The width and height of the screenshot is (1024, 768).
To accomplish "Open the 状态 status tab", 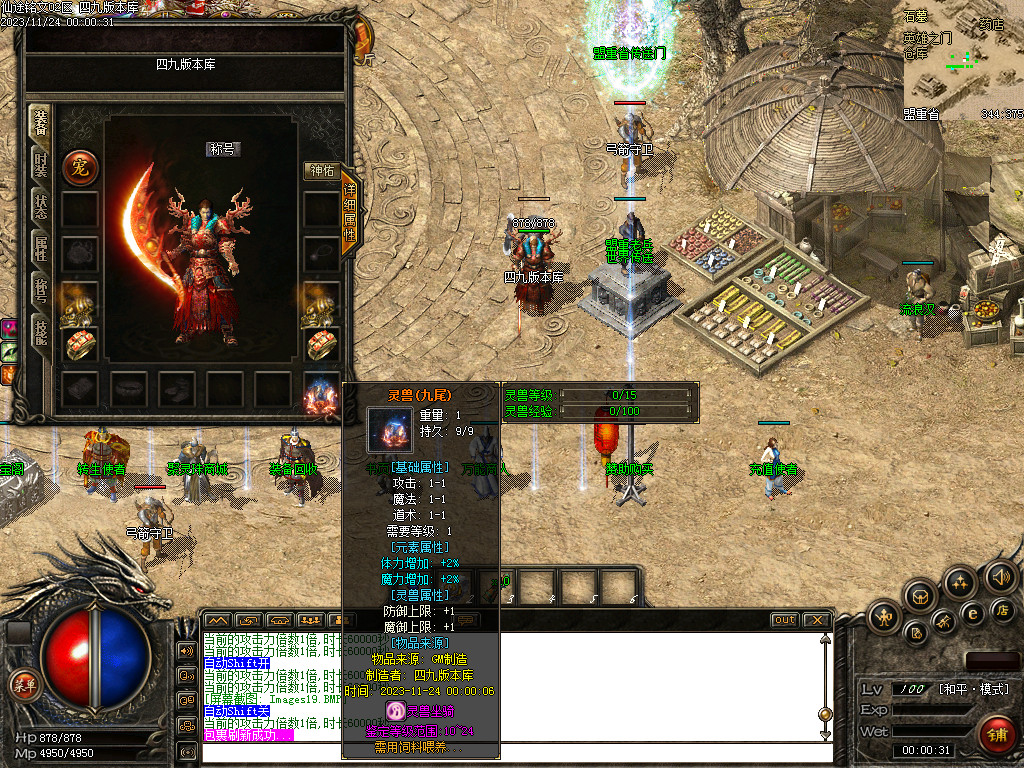I will pos(40,208).
